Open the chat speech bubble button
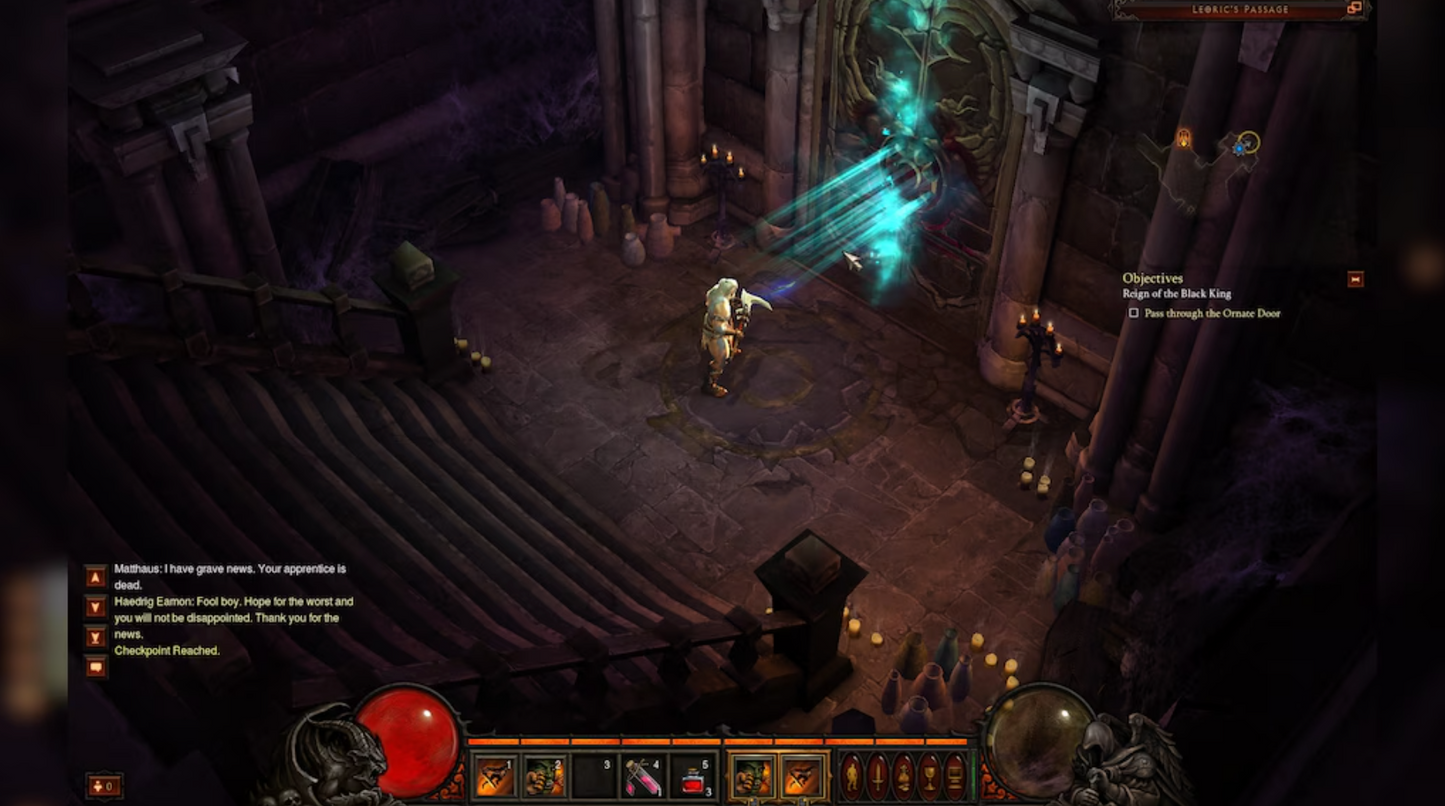1445x806 pixels. click(x=96, y=667)
